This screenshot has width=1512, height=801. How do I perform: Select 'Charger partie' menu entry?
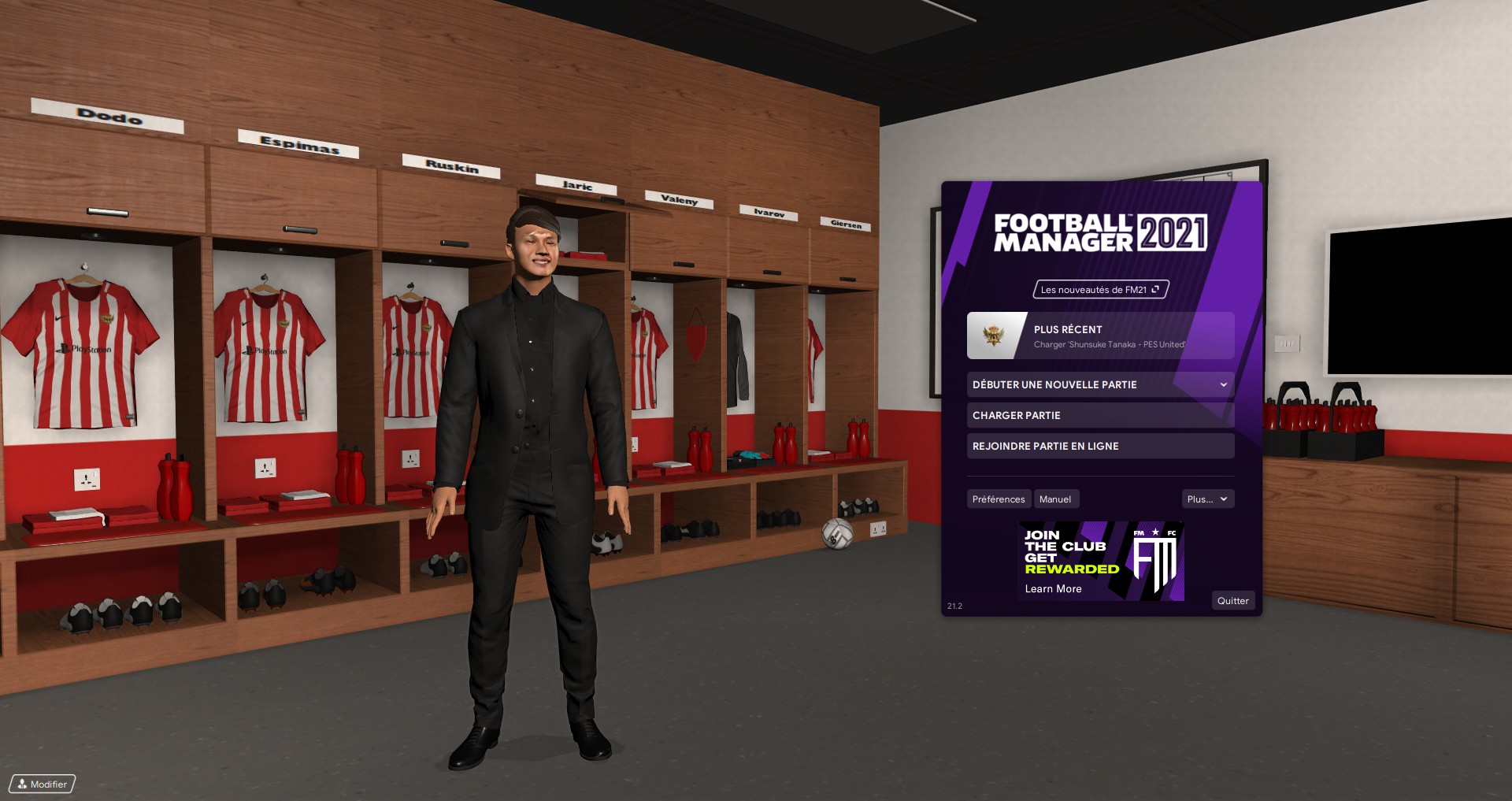1100,416
